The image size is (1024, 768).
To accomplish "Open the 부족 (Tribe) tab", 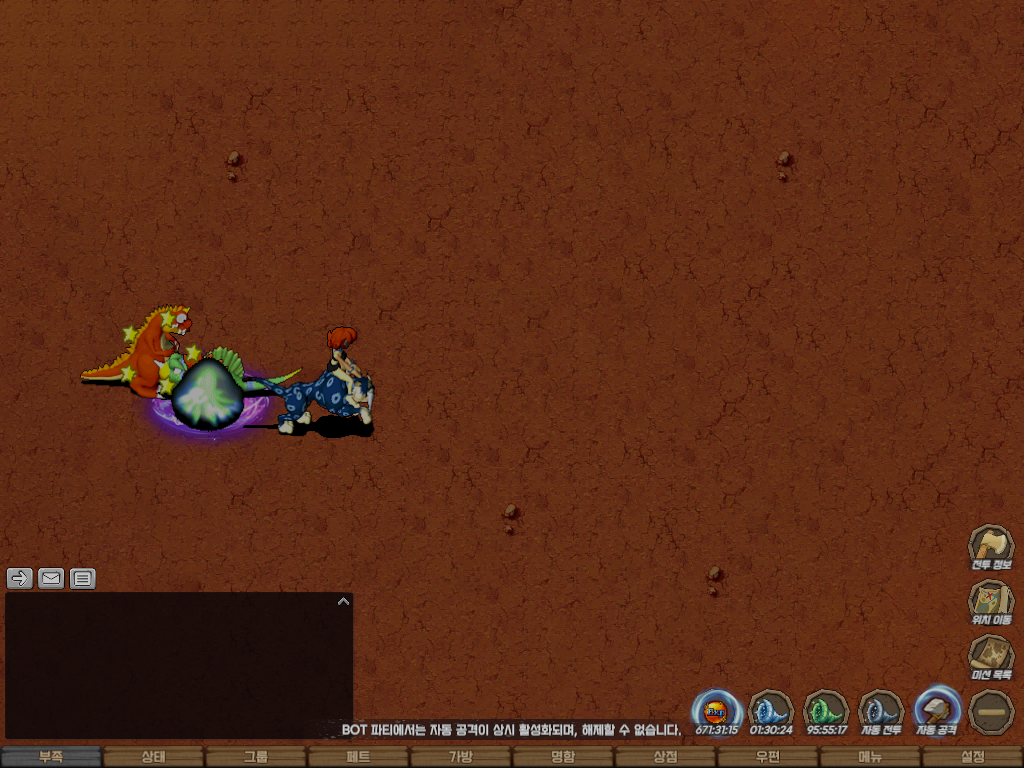I will click(x=51, y=757).
